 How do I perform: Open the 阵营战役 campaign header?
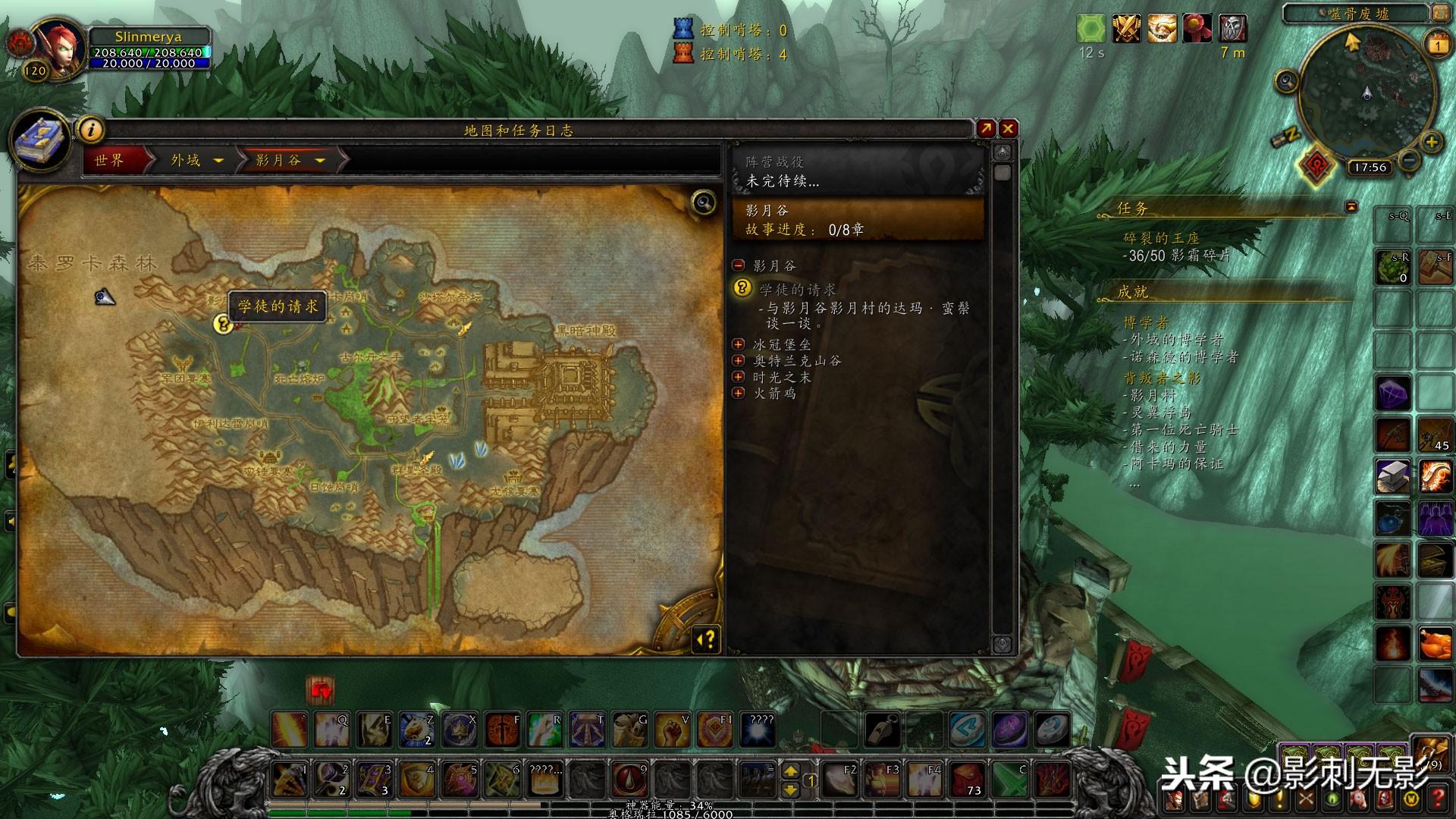tap(857, 171)
